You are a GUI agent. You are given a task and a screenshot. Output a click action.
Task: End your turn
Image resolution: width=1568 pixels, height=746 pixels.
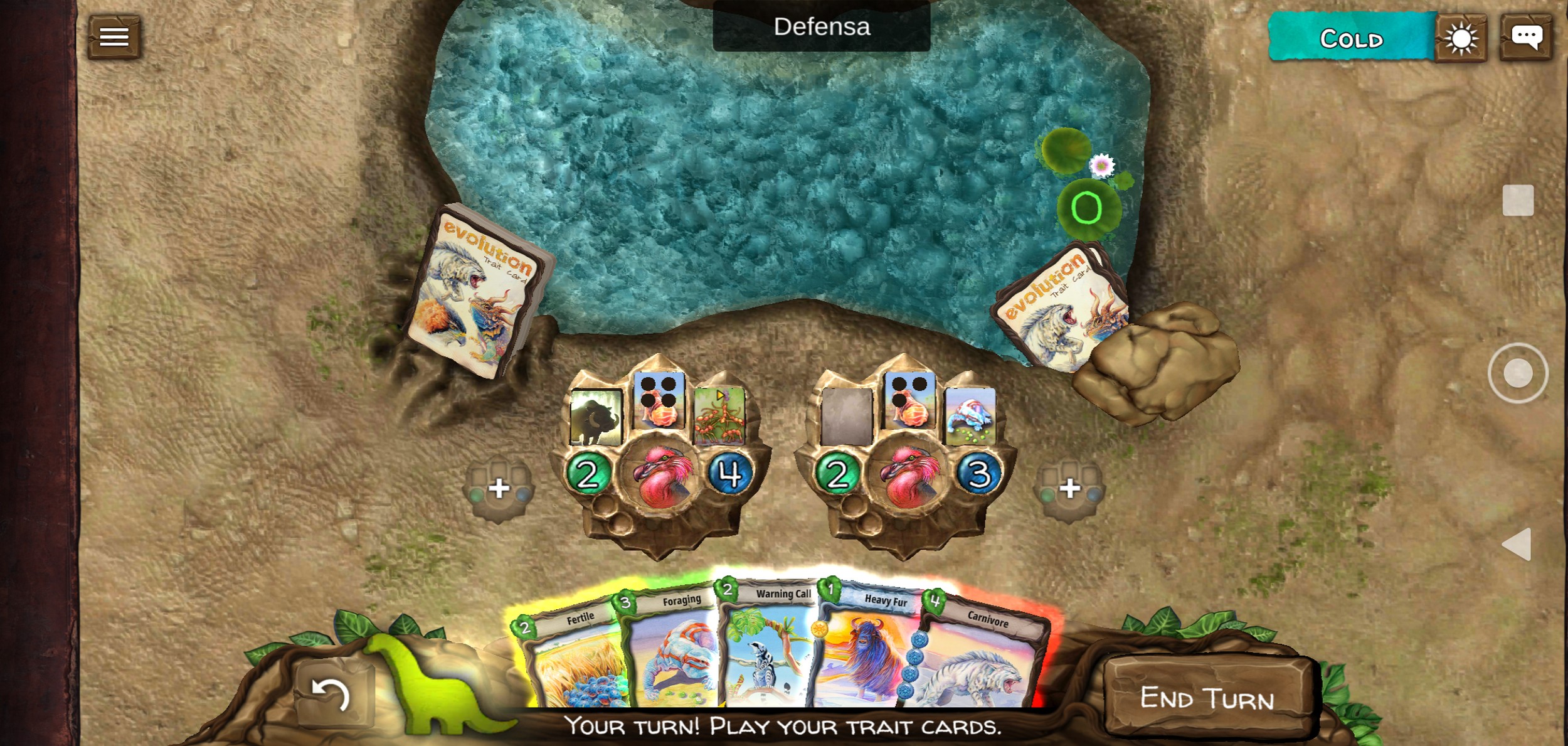pos(1207,698)
